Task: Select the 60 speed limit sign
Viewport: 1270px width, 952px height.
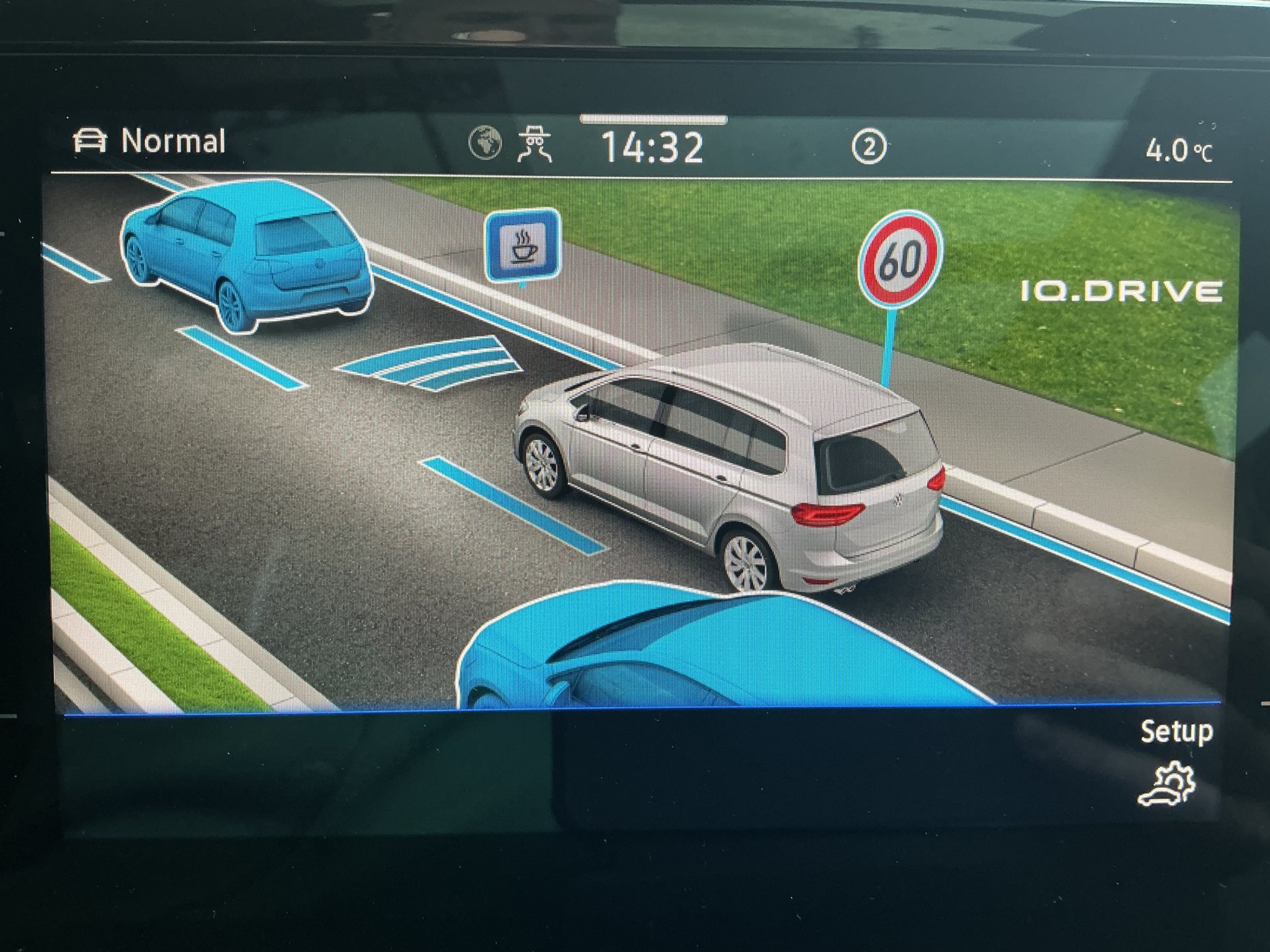Action: 900,260
